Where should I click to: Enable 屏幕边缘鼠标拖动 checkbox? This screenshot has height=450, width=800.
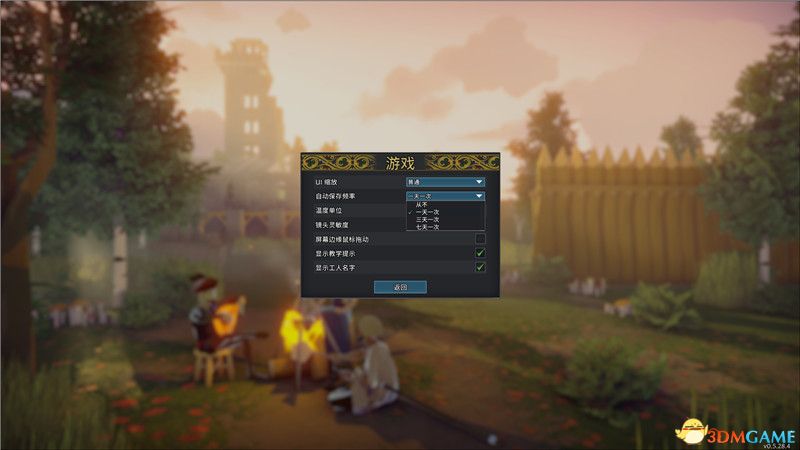click(x=480, y=239)
